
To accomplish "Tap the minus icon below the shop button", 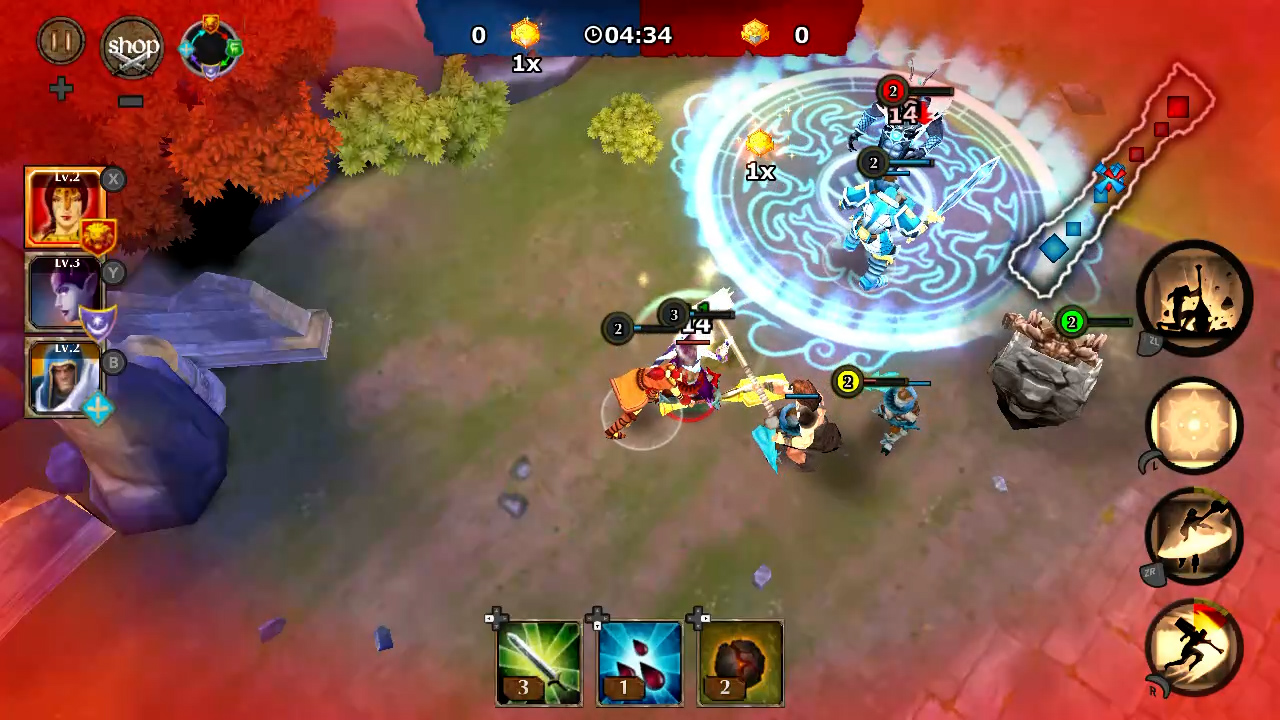I will coord(130,100).
